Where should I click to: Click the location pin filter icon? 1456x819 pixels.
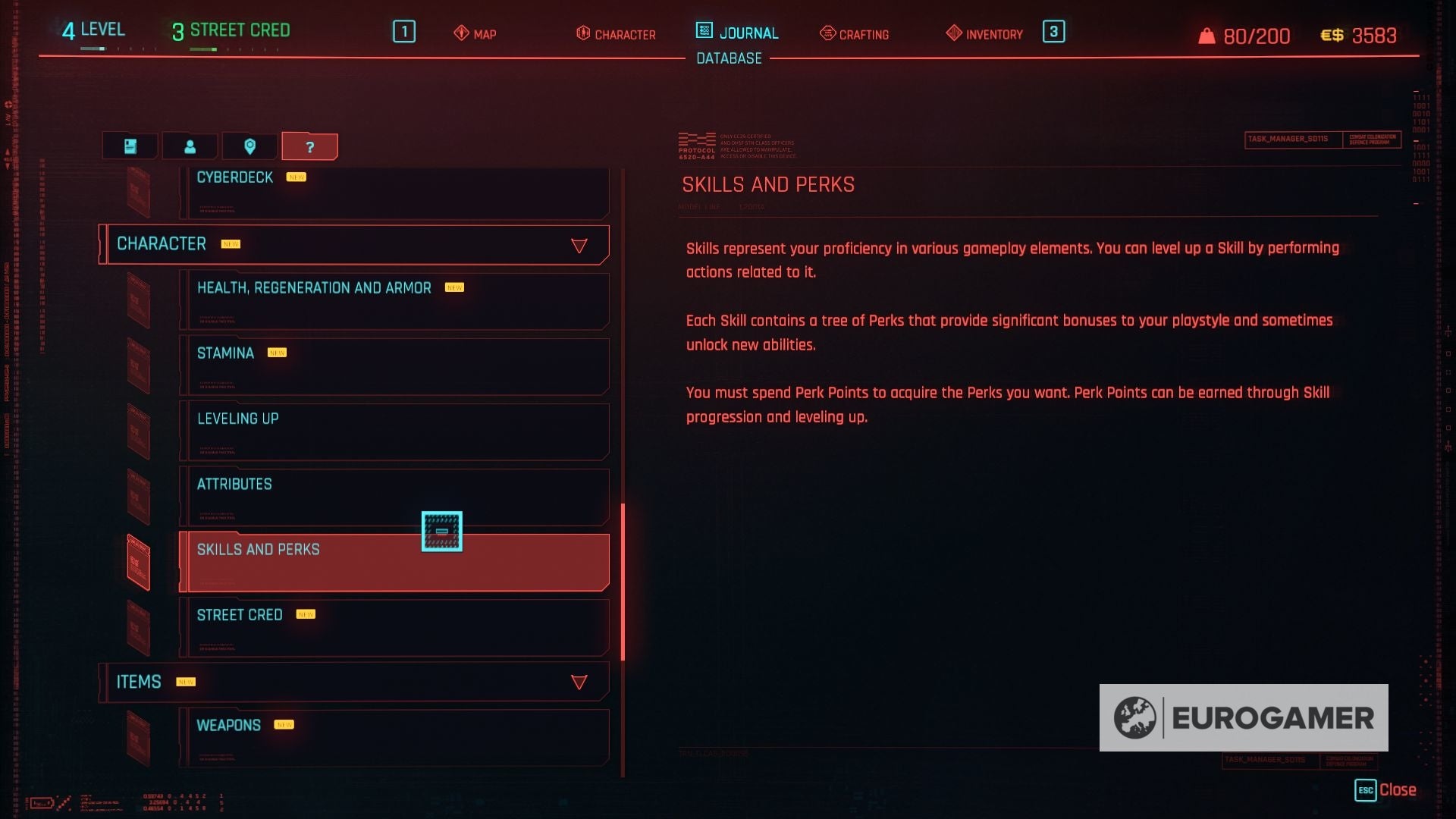click(250, 146)
